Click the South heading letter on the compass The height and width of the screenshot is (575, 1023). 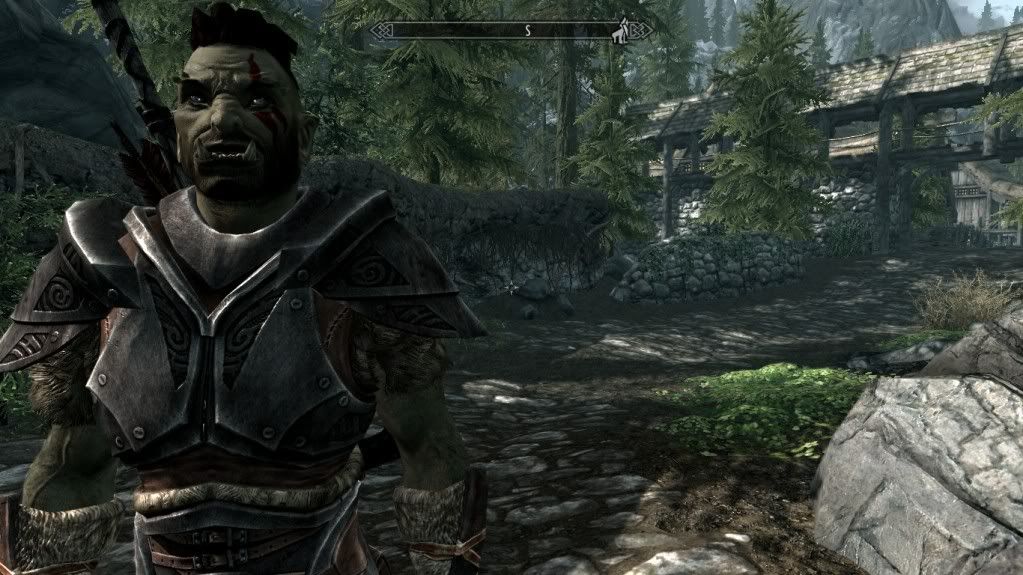coord(527,31)
